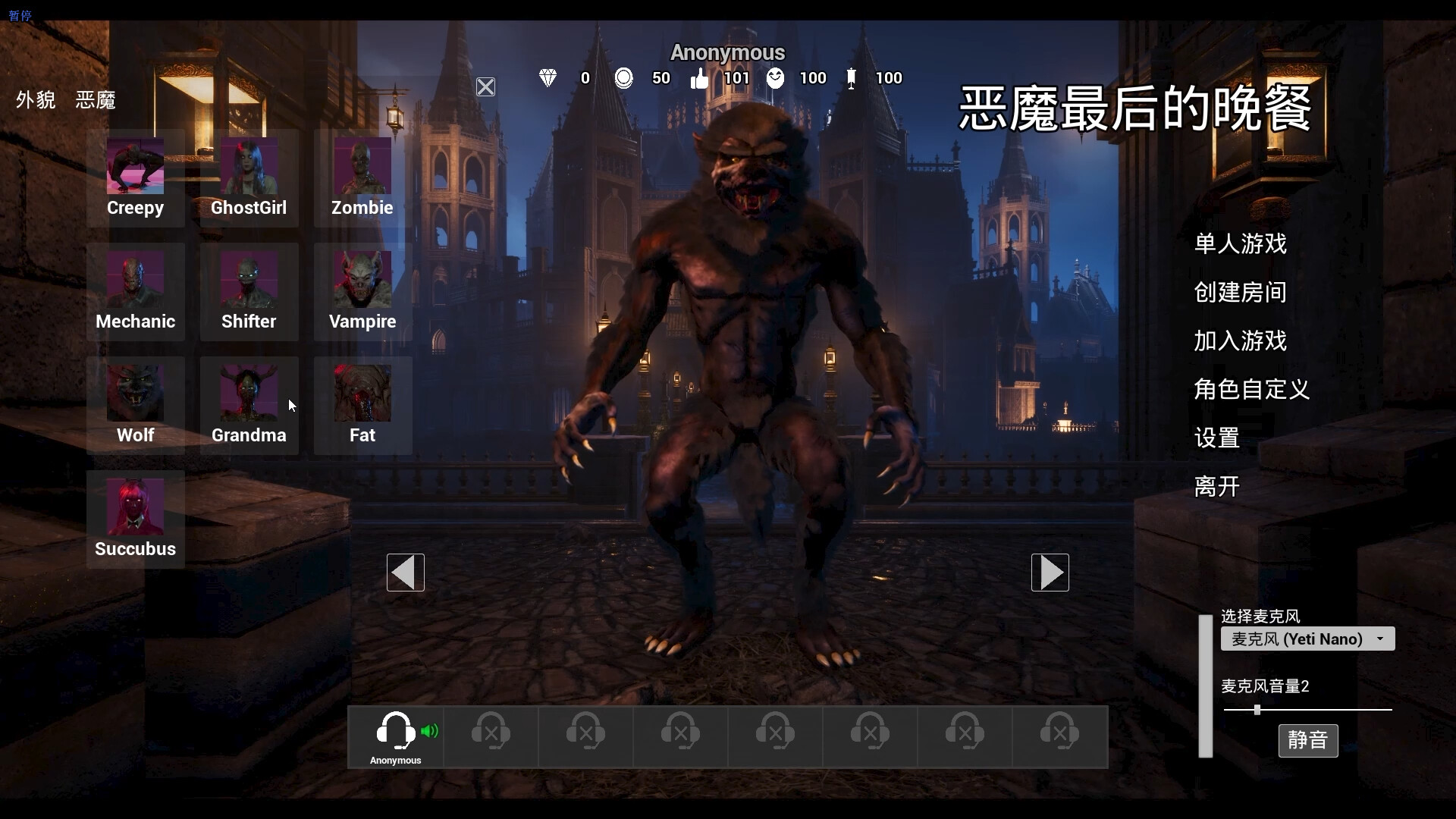Switch to the 恶魔 tab
This screenshot has width=1456, height=819.
click(x=94, y=100)
